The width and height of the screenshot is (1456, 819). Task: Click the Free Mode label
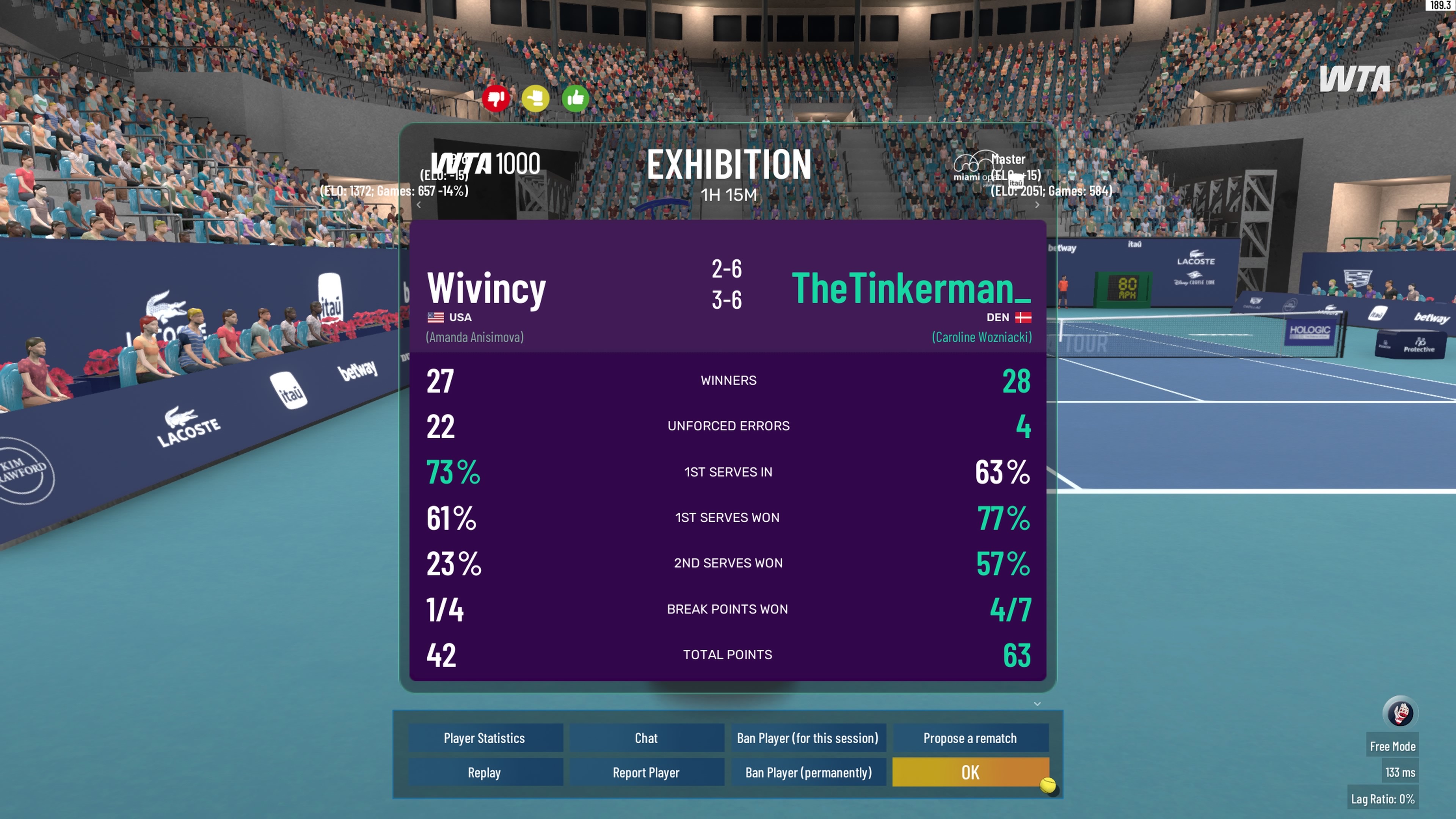(x=1392, y=746)
